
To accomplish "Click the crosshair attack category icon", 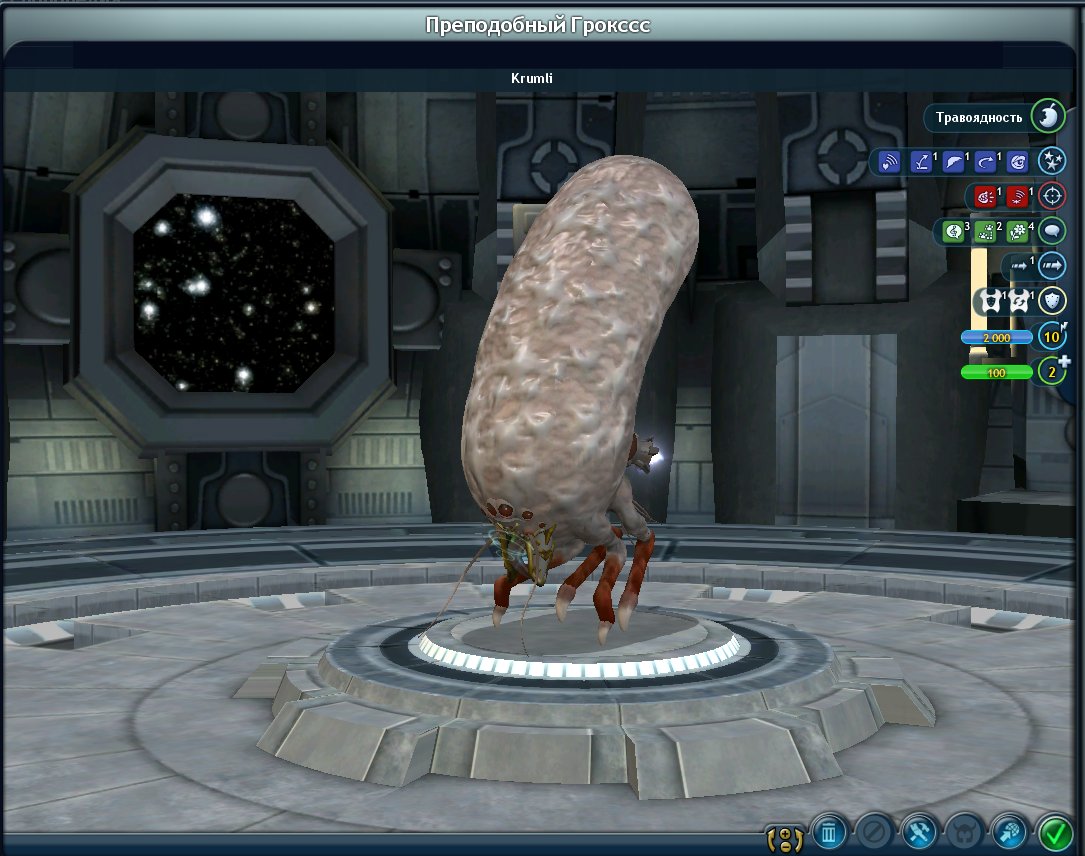I will (1051, 196).
